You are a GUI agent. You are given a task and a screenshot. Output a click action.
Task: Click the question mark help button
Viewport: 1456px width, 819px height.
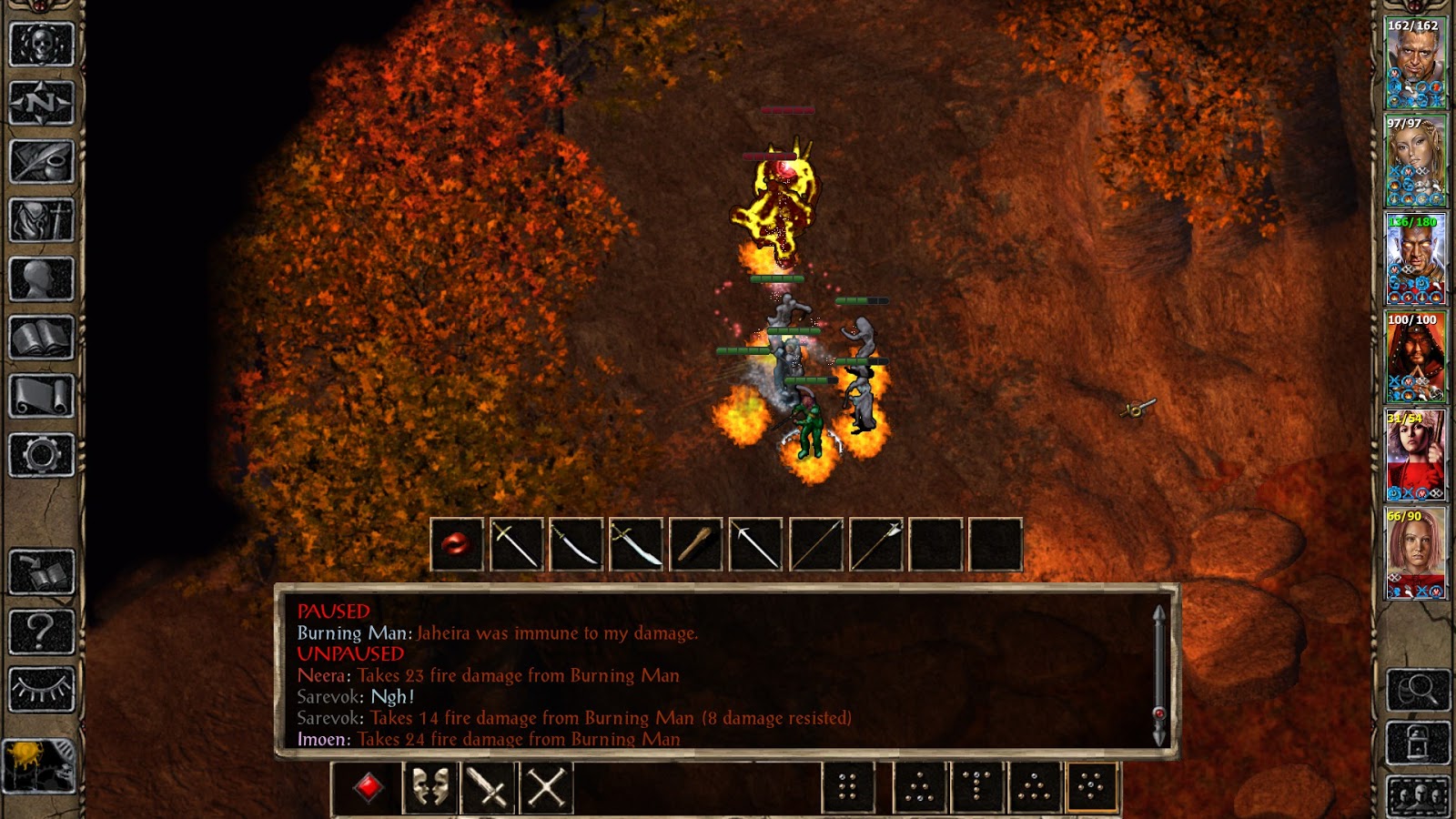pyautogui.click(x=41, y=631)
